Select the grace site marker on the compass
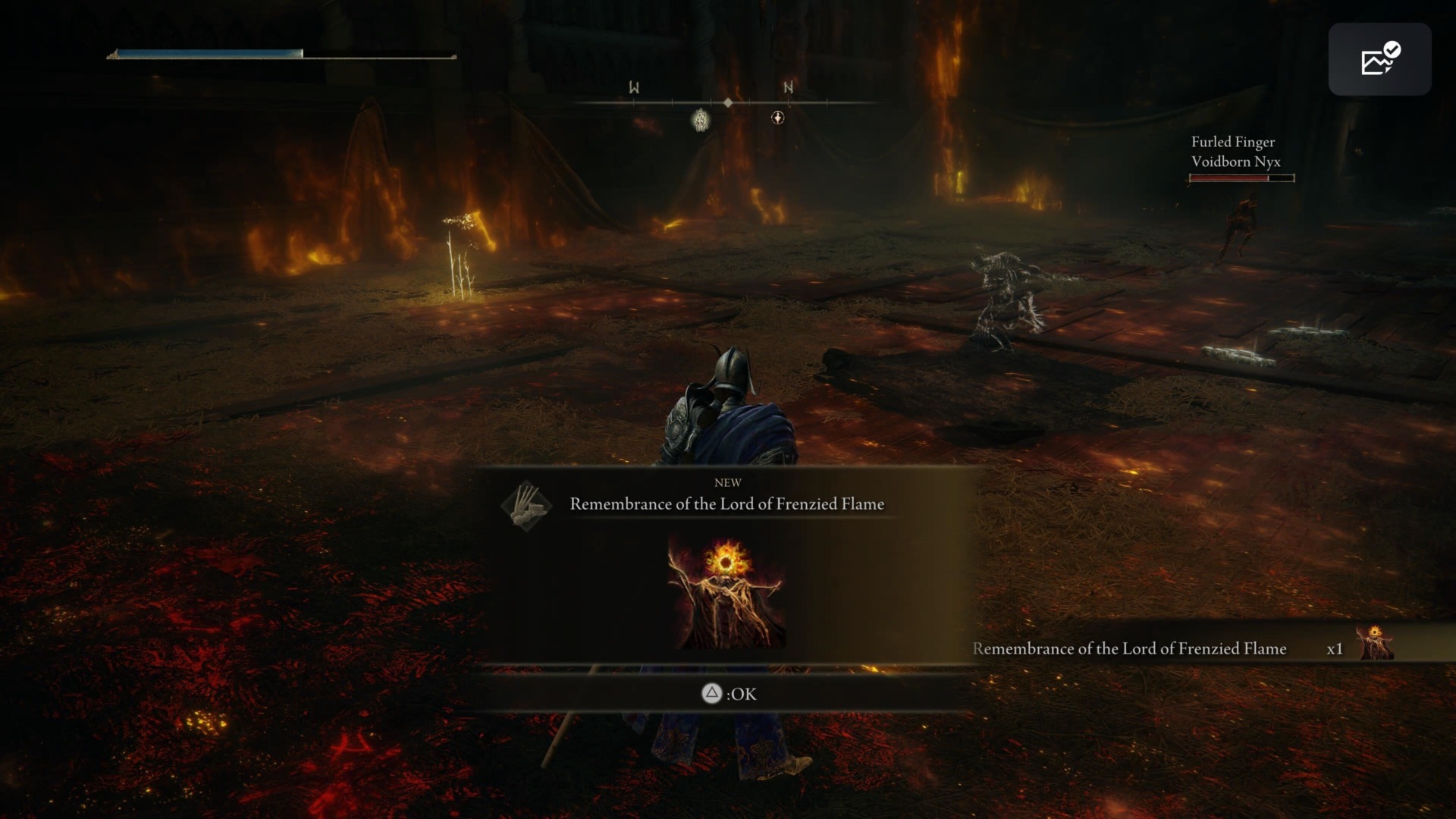Image resolution: width=1456 pixels, height=819 pixels. coord(700,120)
